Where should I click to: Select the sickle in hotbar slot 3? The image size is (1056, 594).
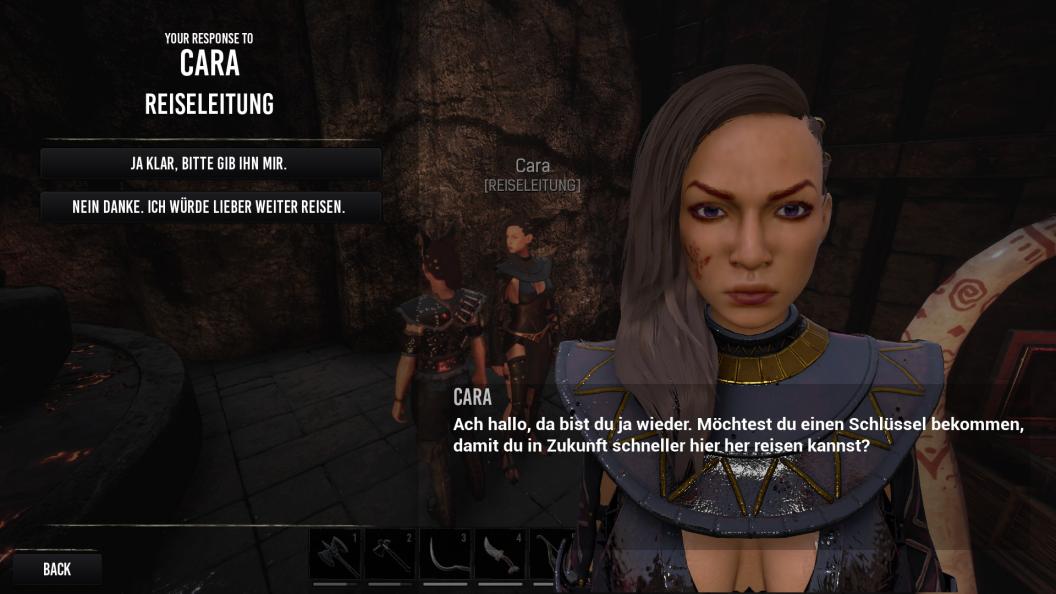tap(444, 554)
